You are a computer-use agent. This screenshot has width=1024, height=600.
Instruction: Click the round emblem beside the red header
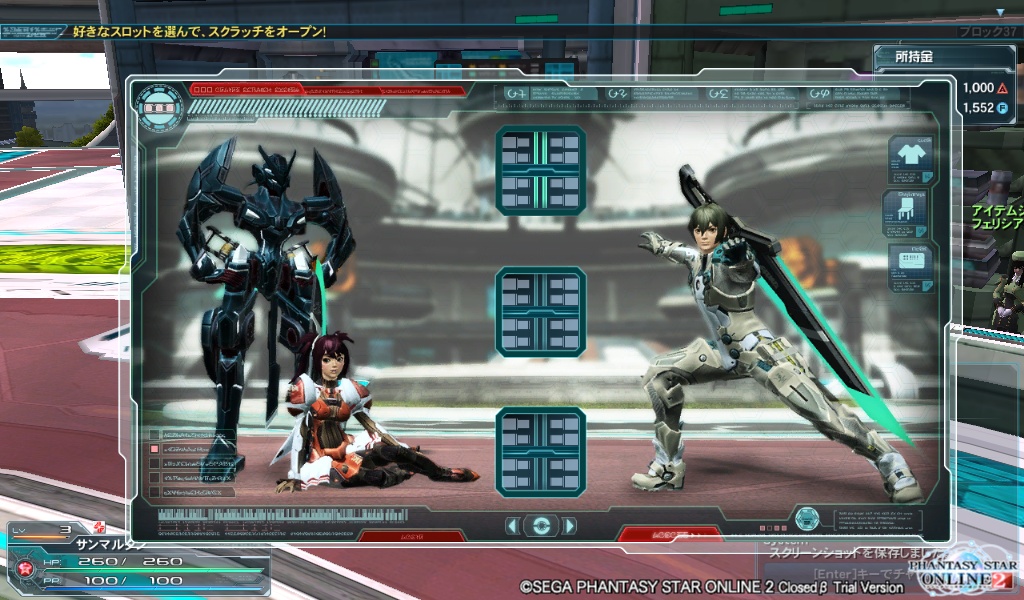click(x=160, y=106)
